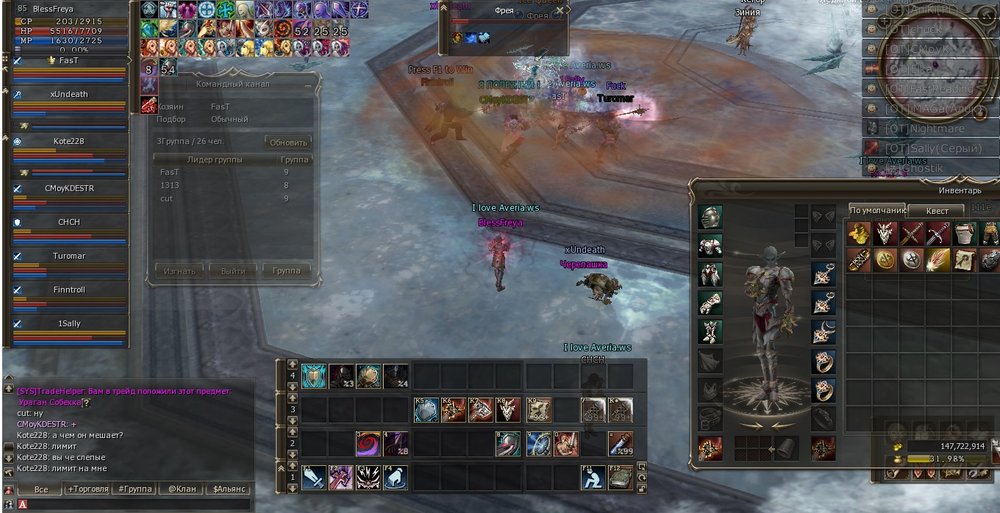The width and height of the screenshot is (1000, 513).
Task: Click the Группа button in command channel window
Action: coord(287,270)
